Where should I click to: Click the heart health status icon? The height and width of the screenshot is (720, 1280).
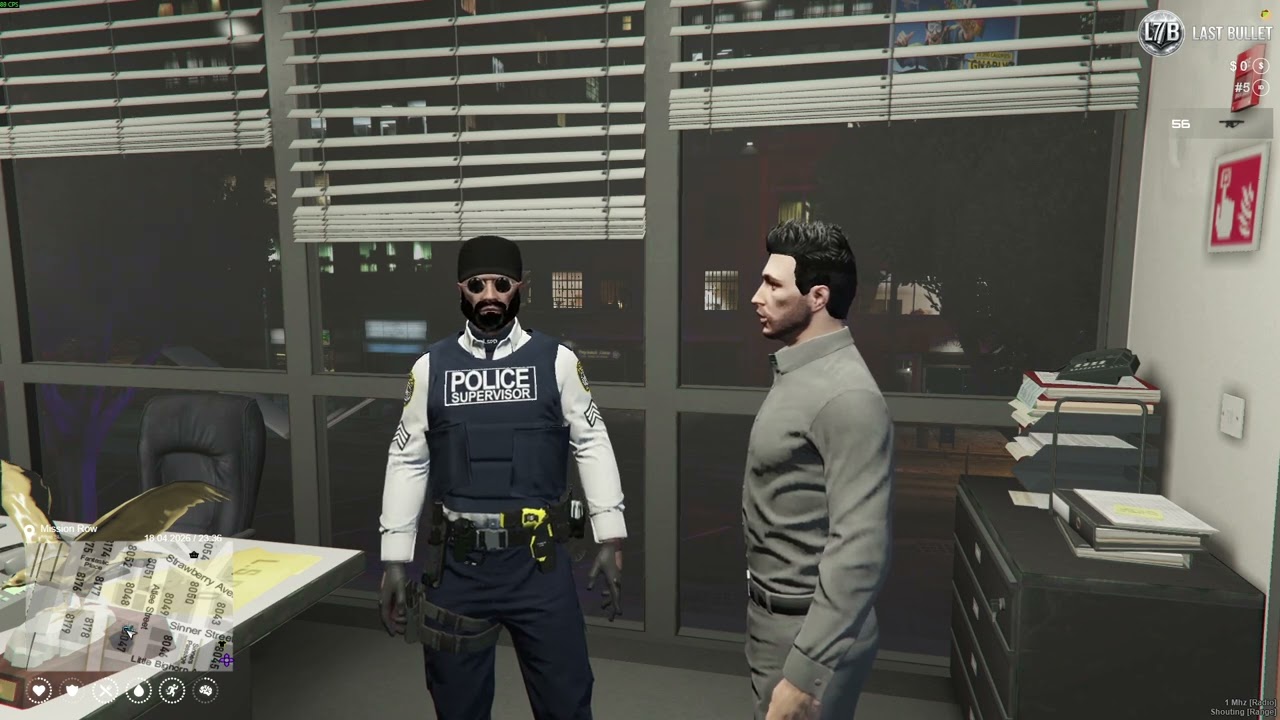click(x=39, y=690)
